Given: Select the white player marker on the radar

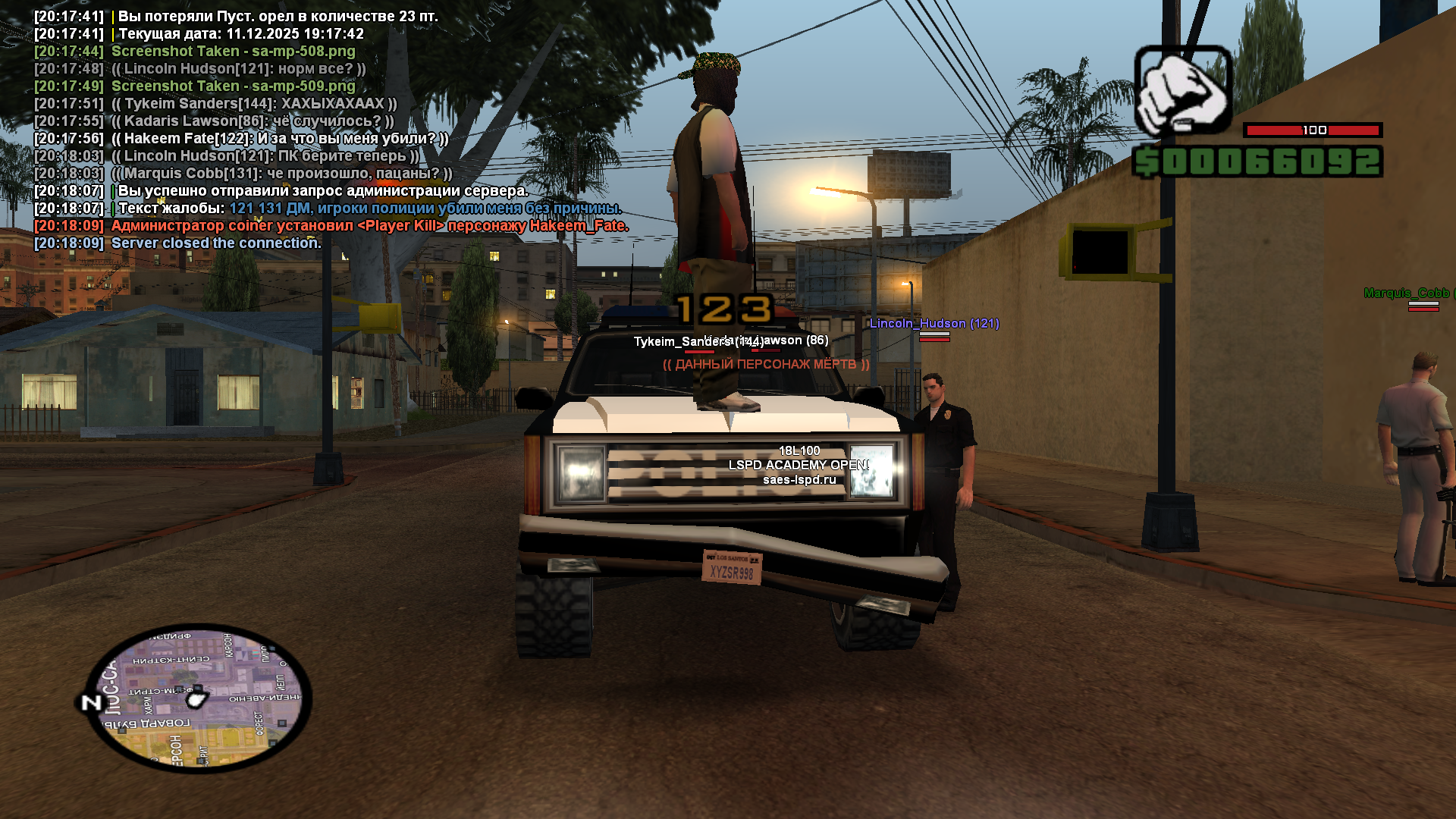Looking at the screenshot, I should [197, 698].
